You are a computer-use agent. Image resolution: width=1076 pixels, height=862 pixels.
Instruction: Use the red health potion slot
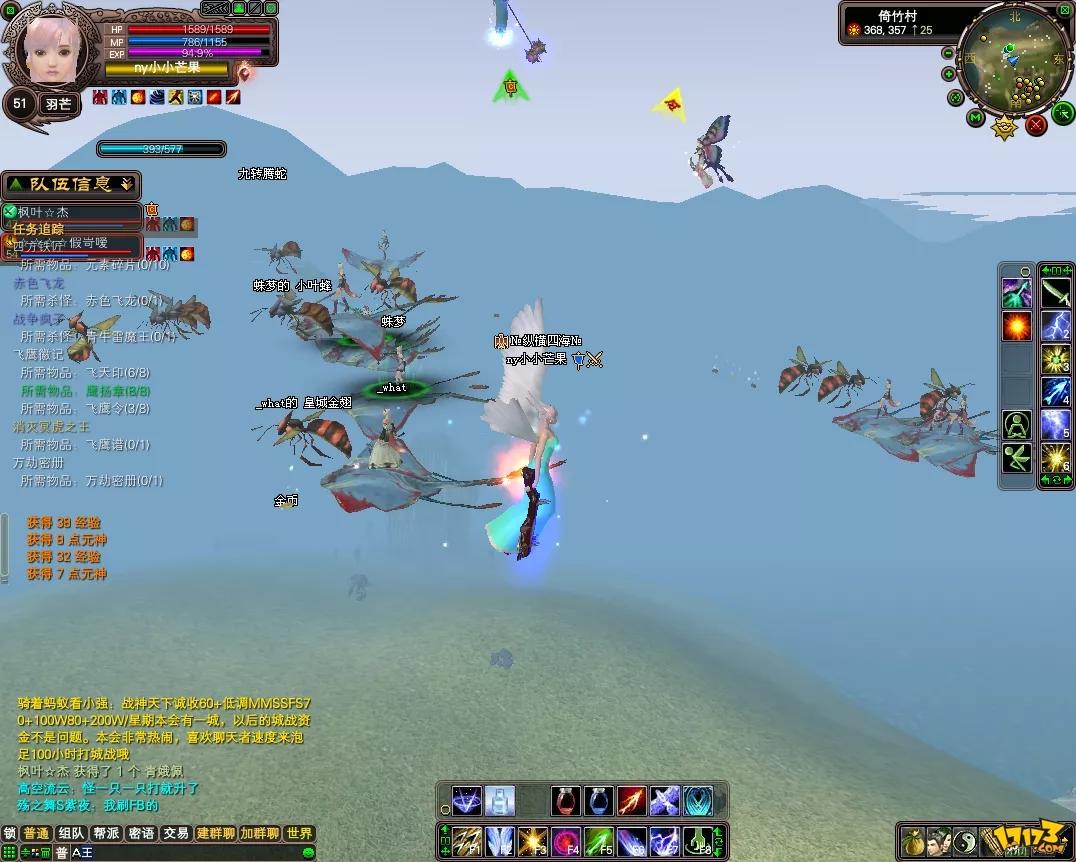click(x=565, y=801)
